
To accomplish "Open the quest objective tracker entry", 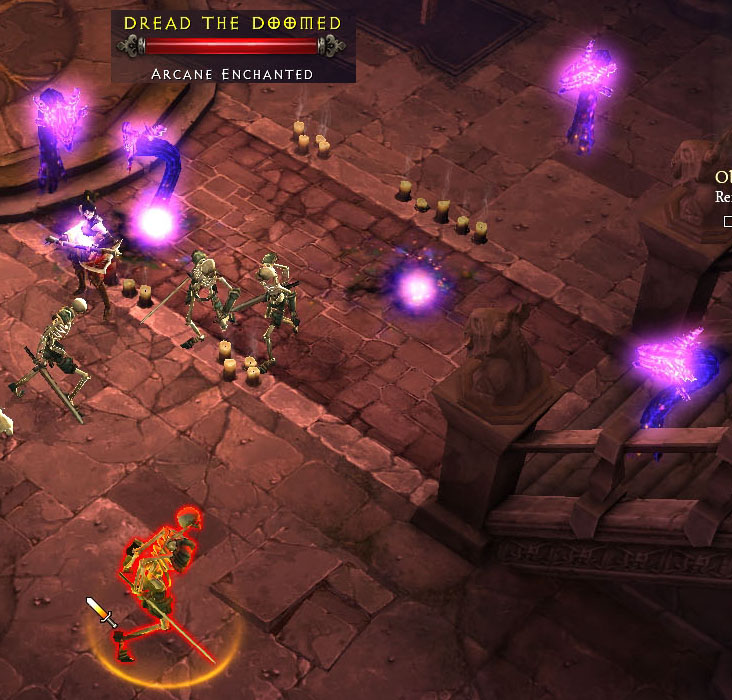I will pos(723,180).
